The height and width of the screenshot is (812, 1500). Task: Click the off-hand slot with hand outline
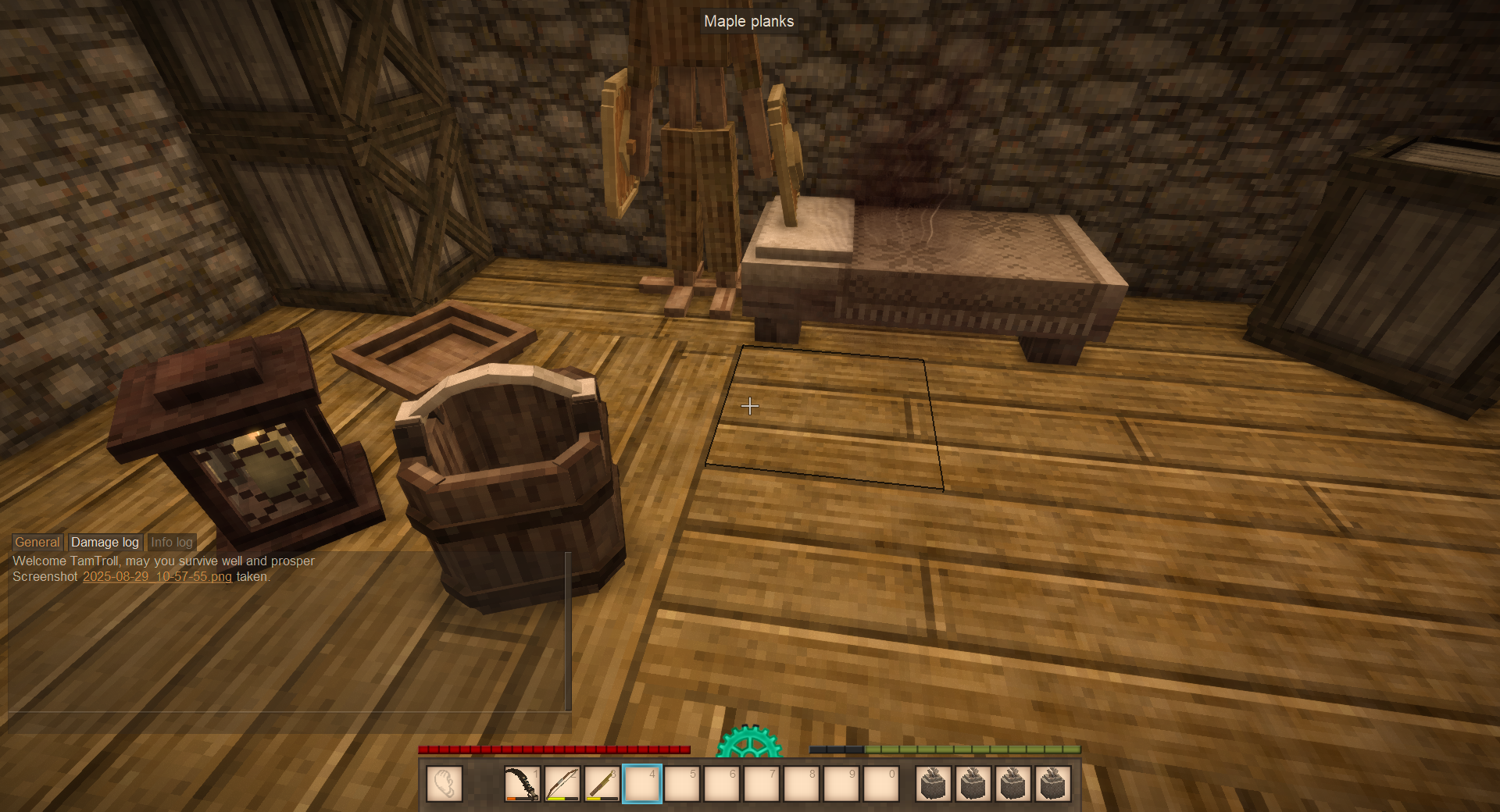tap(445, 784)
